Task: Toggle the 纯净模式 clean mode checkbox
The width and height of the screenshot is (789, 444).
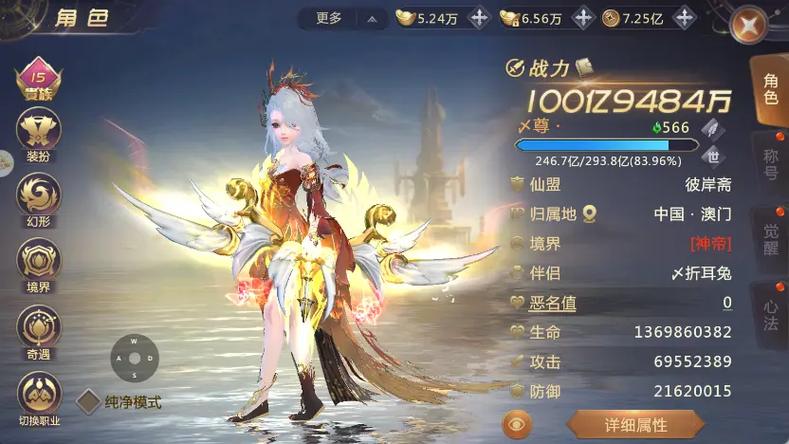Action: pos(89,402)
